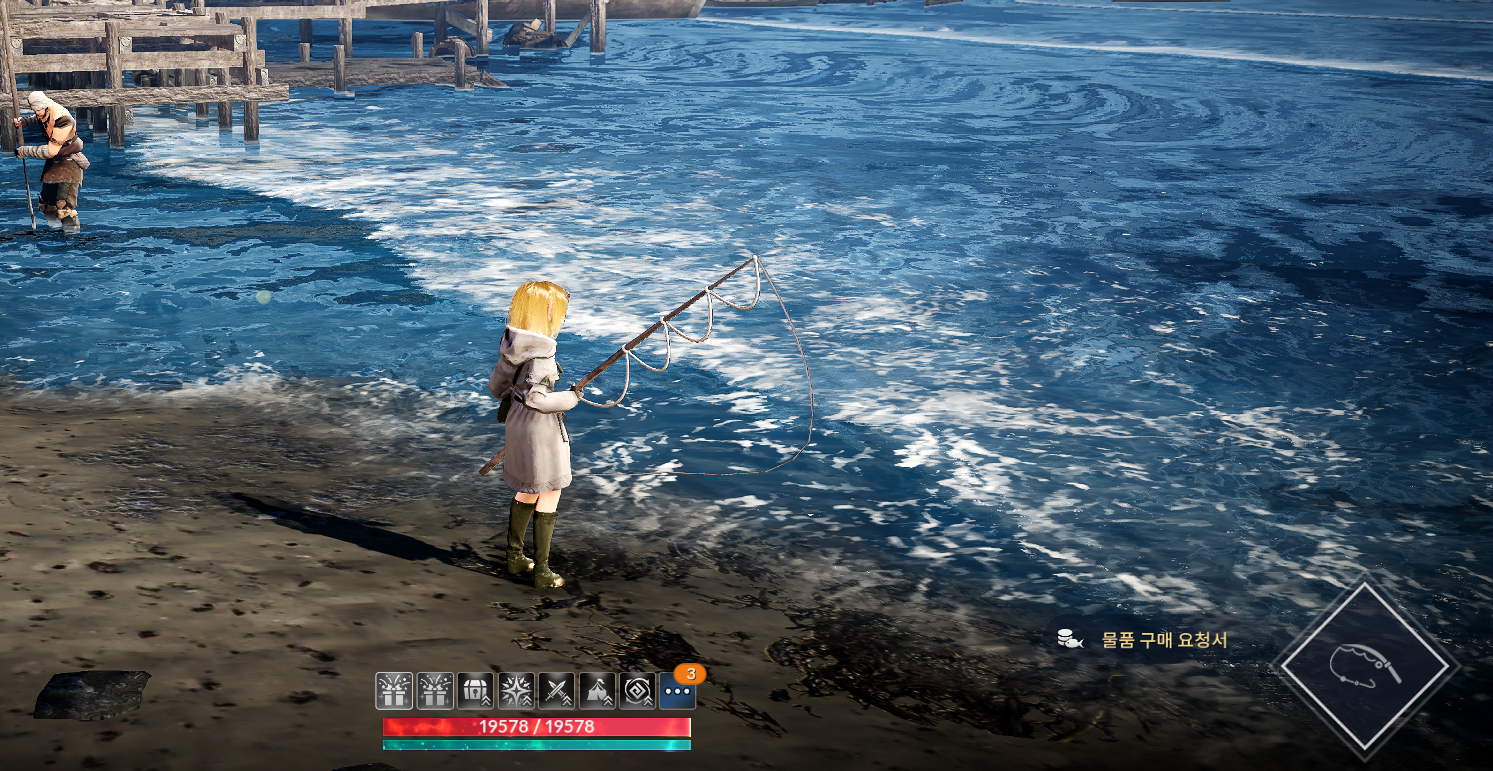Select the crossed swords buff icon
Viewport: 1493px width, 771px height.
556,691
